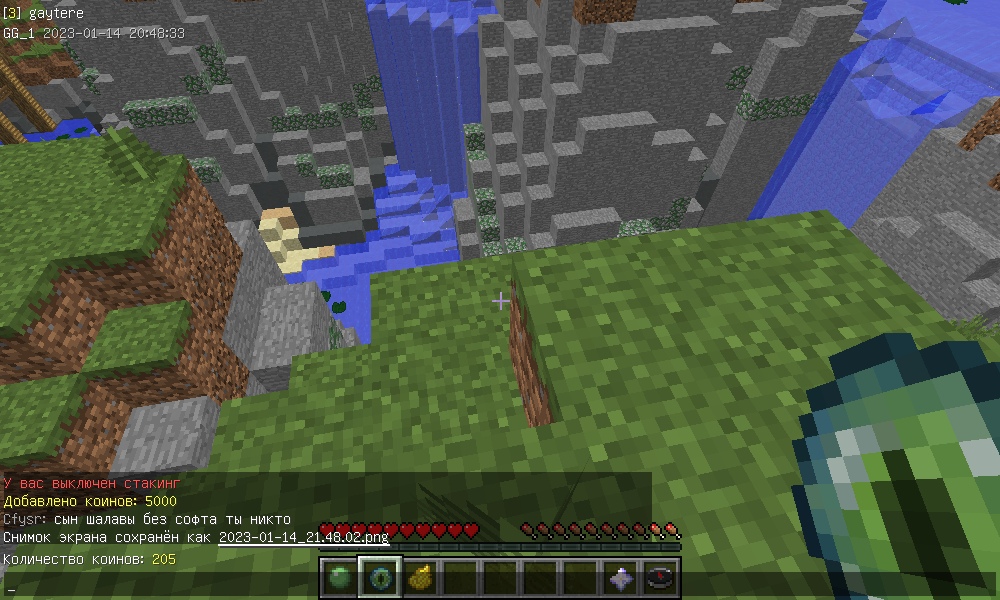
Task: Pick the compass in the hotbar
Action: click(661, 578)
